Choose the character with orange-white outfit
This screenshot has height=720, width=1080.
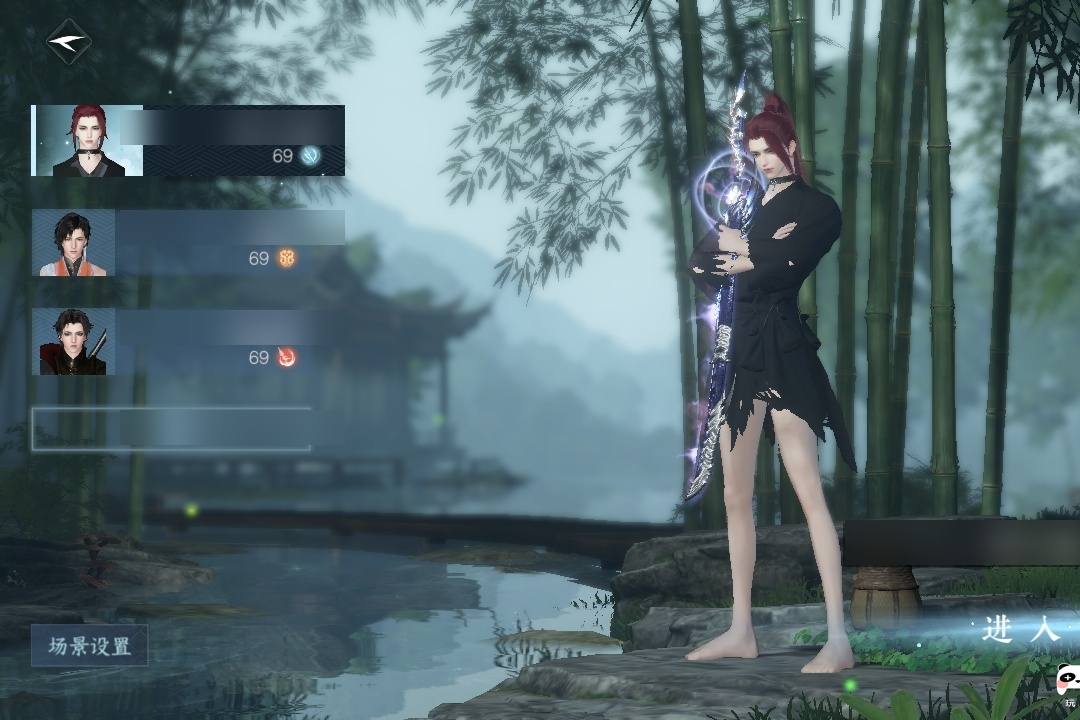188,243
